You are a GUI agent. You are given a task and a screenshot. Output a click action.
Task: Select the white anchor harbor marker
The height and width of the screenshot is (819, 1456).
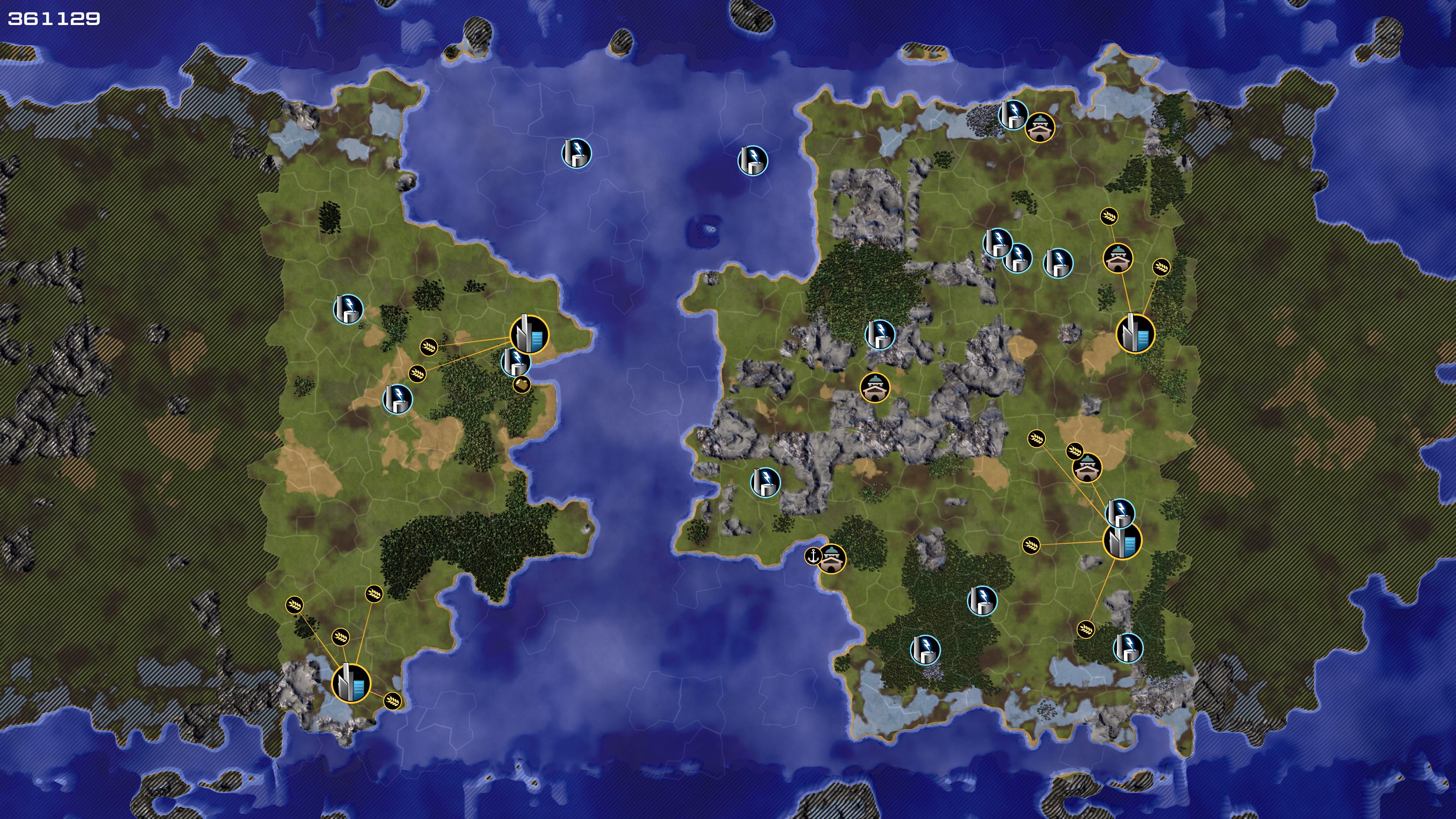(x=813, y=555)
